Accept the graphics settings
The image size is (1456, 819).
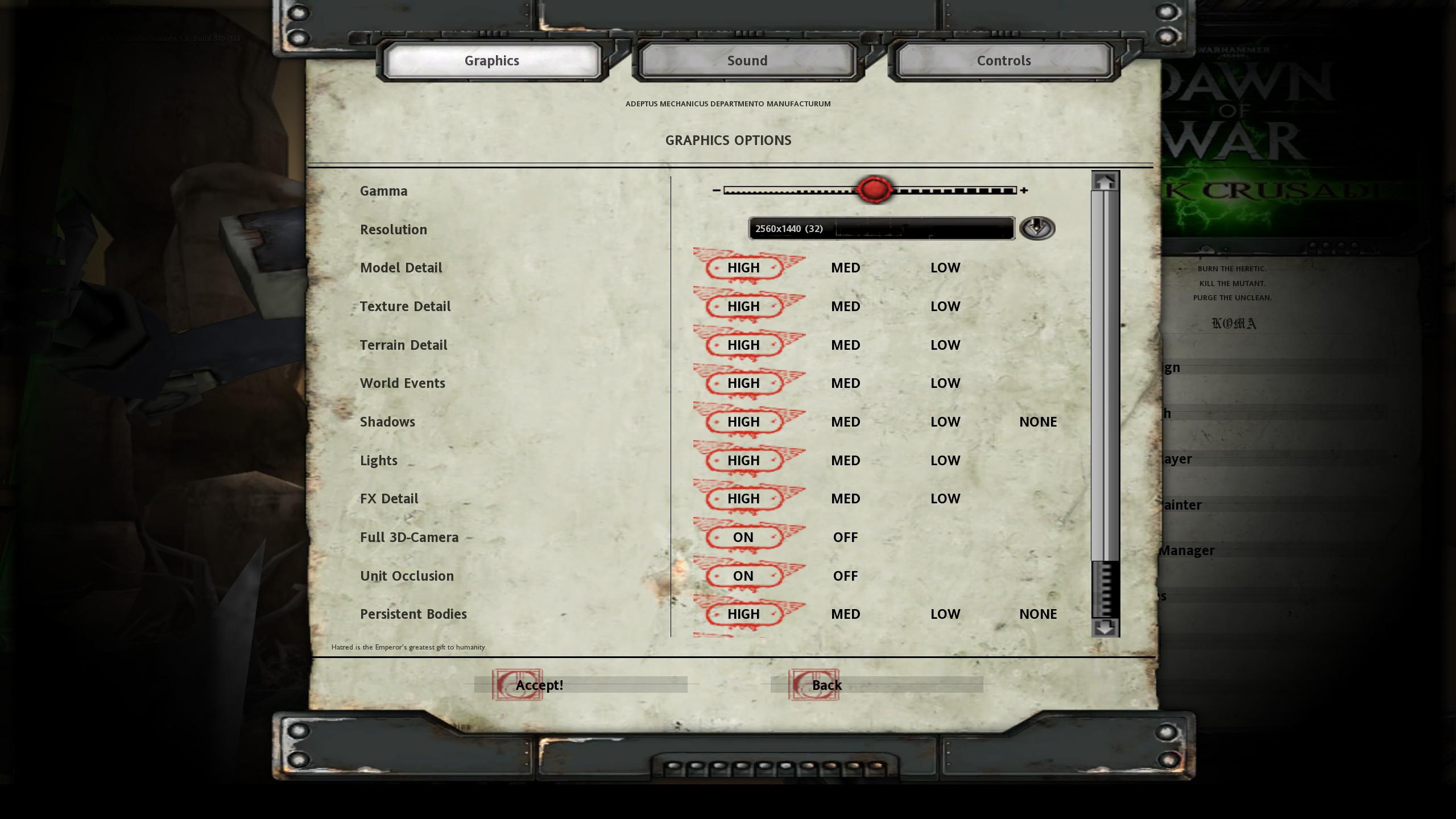(539, 685)
